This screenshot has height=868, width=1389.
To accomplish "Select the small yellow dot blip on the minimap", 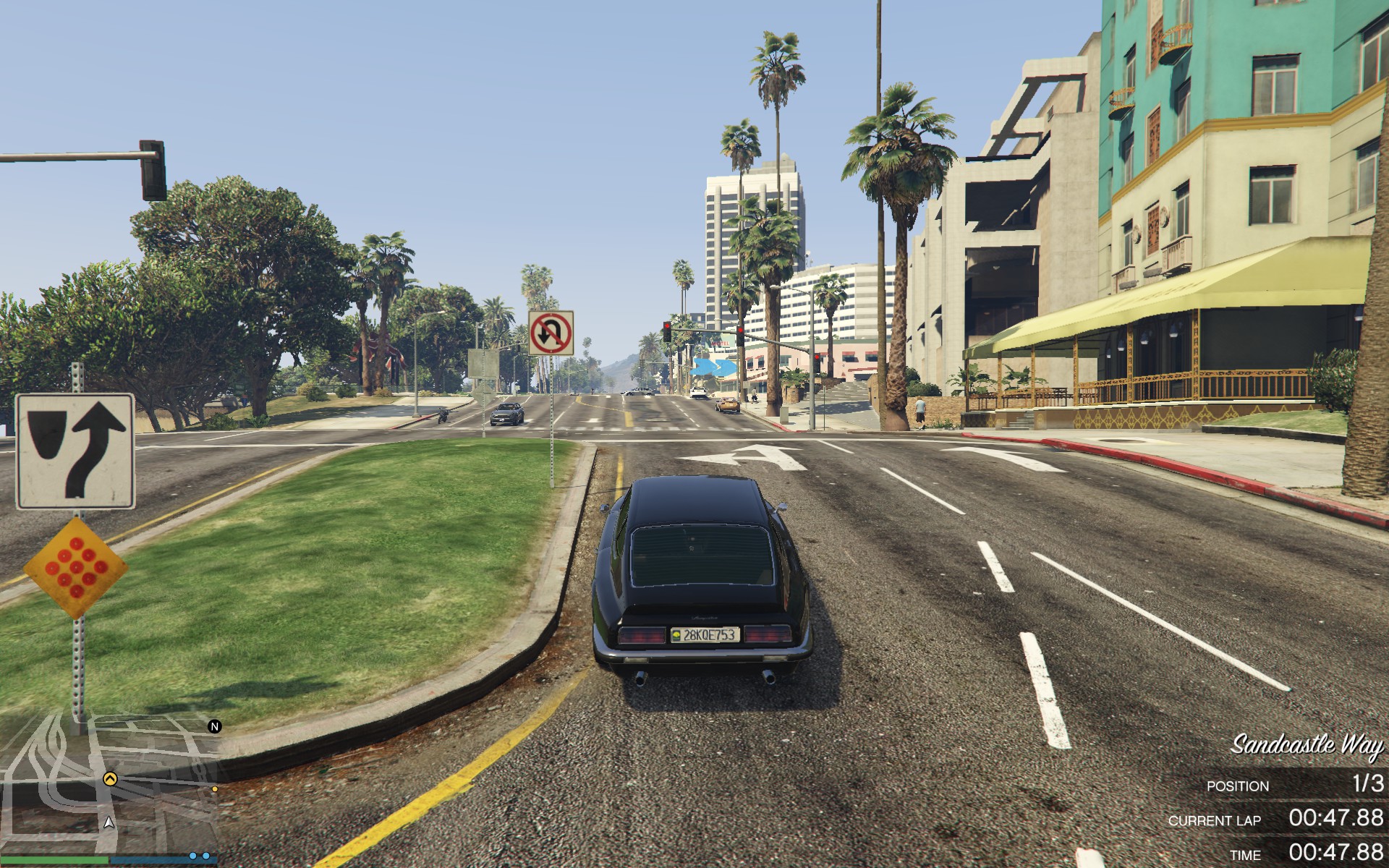I will click(x=215, y=789).
